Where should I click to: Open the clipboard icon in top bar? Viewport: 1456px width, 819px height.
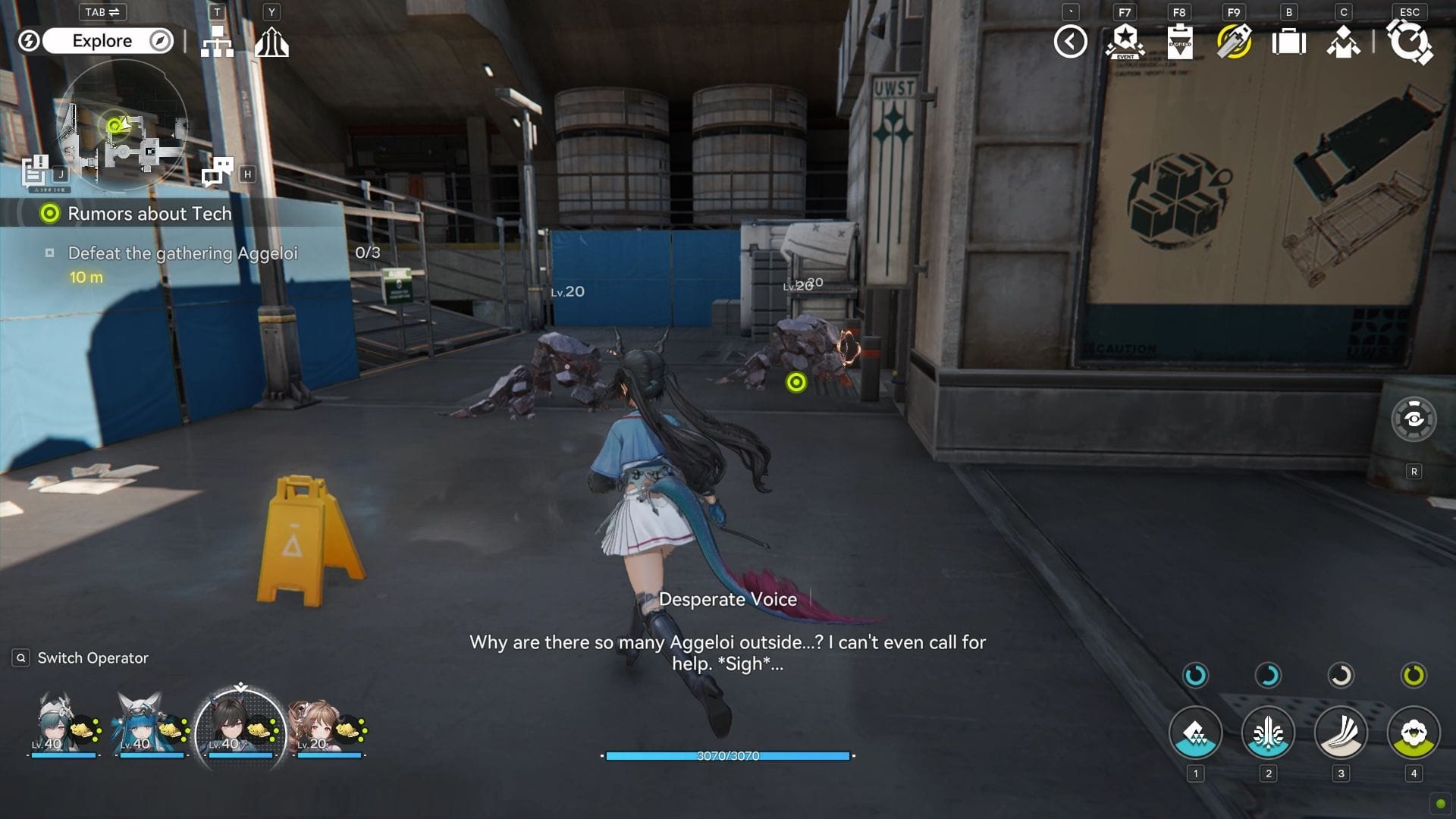tap(1179, 42)
